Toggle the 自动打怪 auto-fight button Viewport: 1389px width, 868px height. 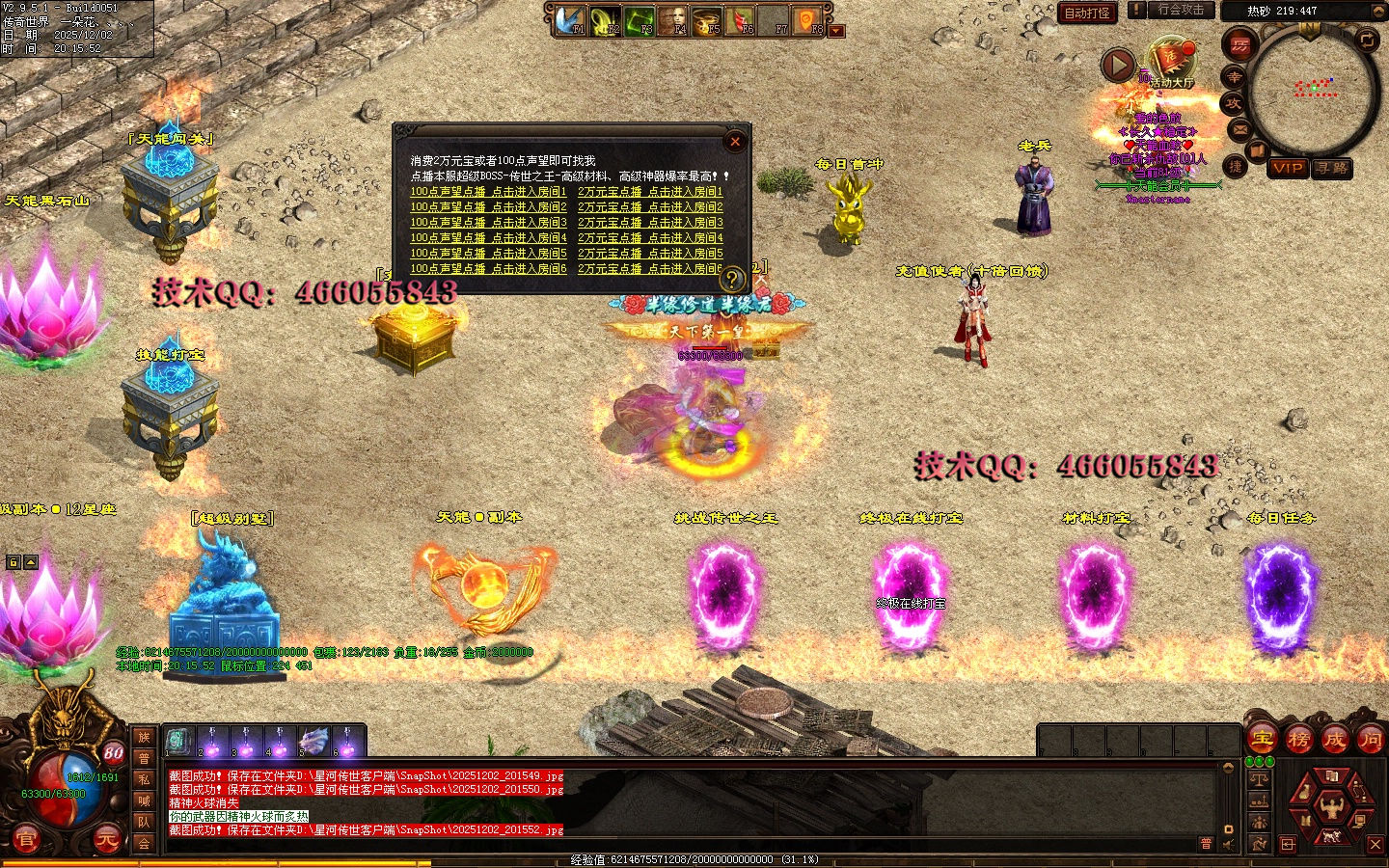point(1087,13)
